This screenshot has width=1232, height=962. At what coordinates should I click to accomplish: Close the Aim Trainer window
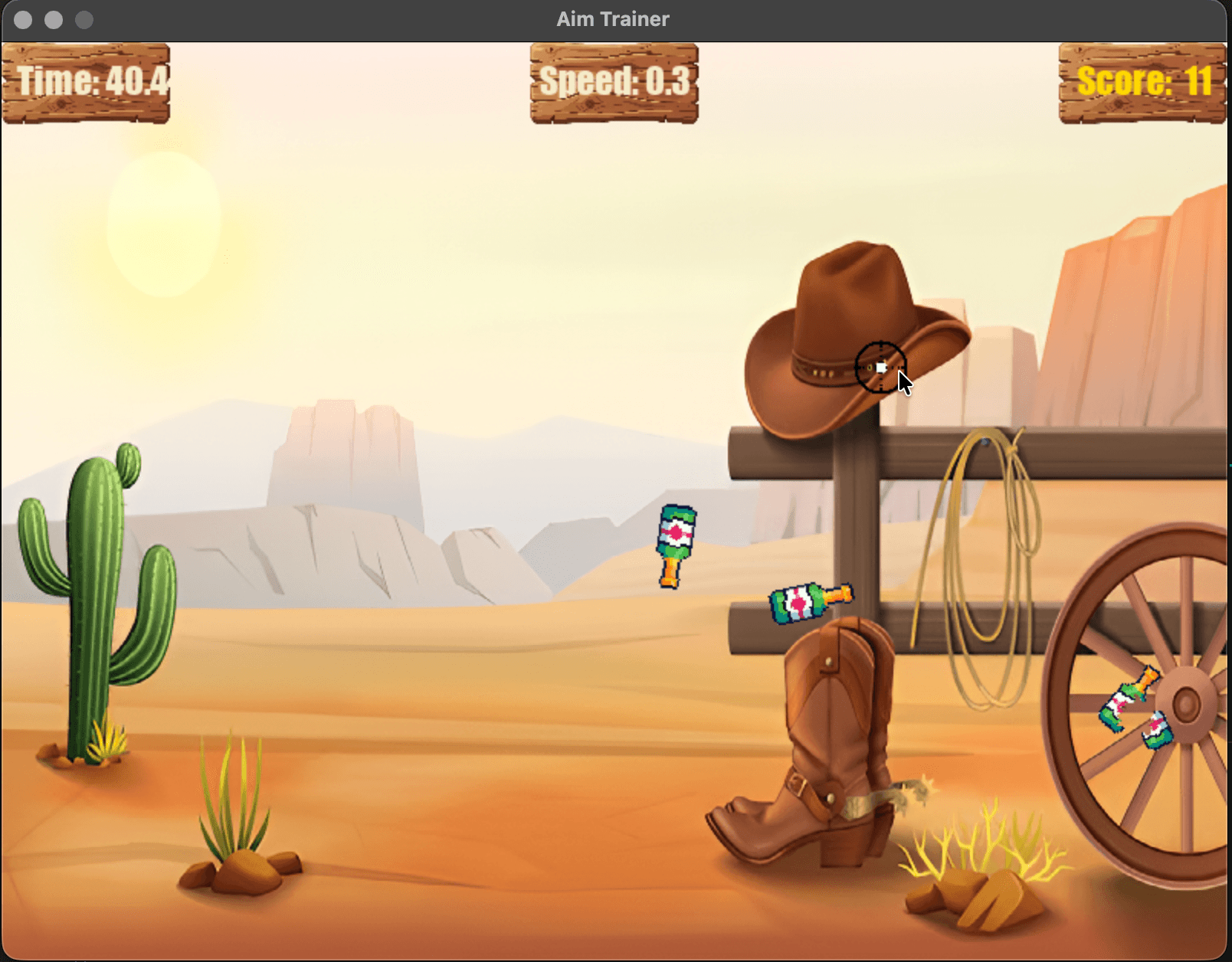(23, 20)
